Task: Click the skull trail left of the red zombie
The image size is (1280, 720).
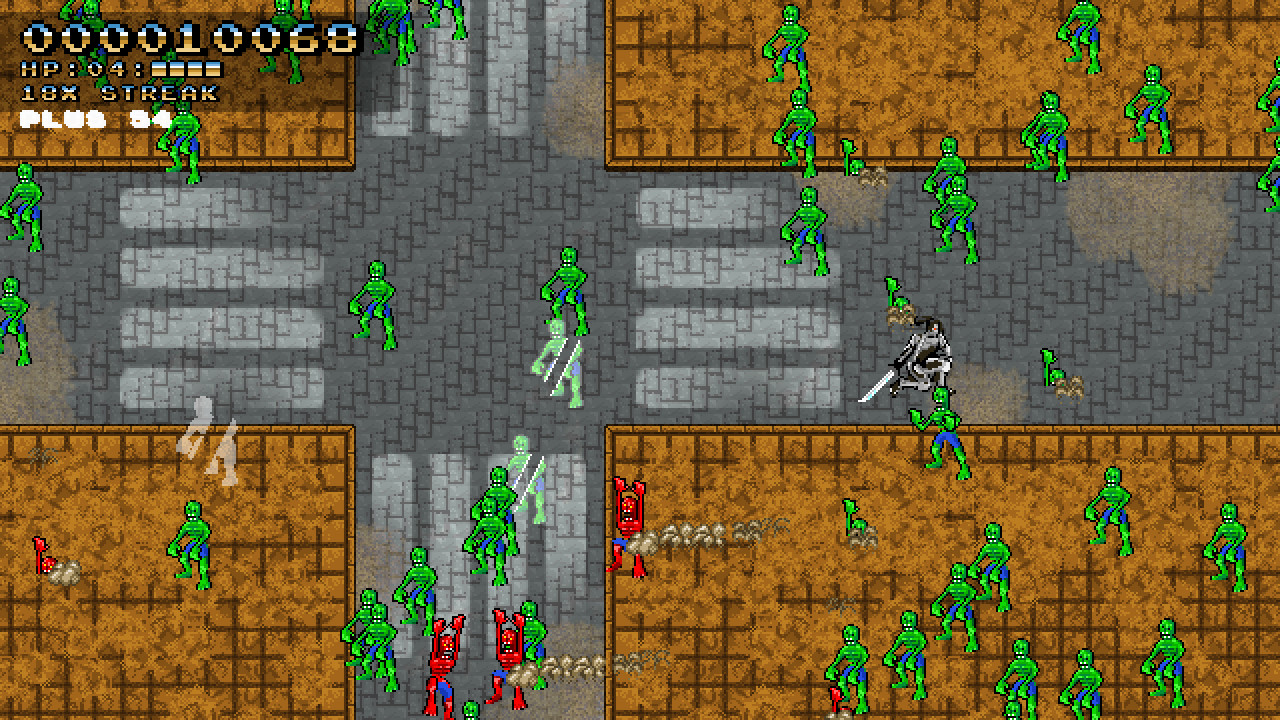Action: 700,530
